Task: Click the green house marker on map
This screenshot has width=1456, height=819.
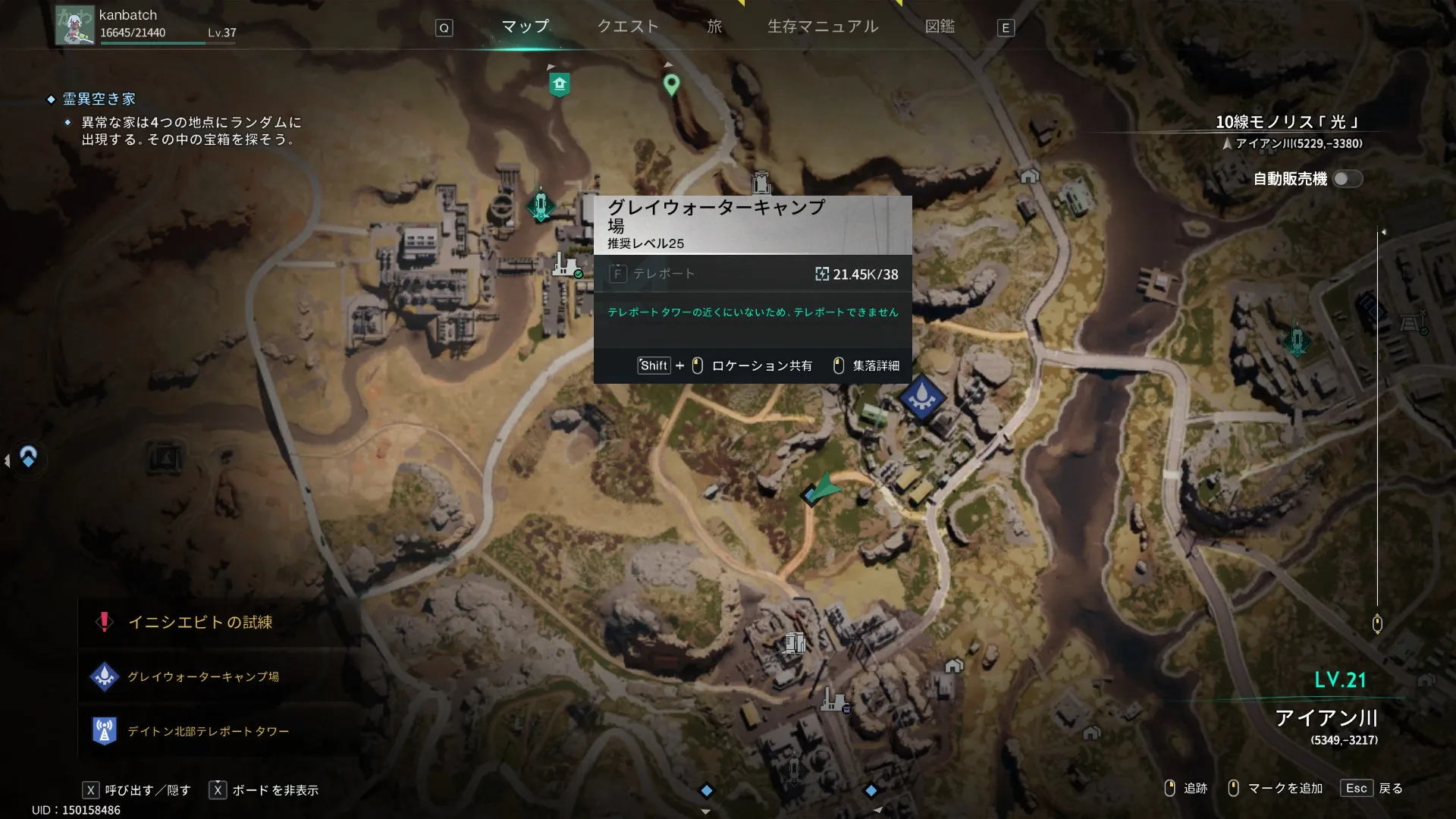Action: point(560,84)
